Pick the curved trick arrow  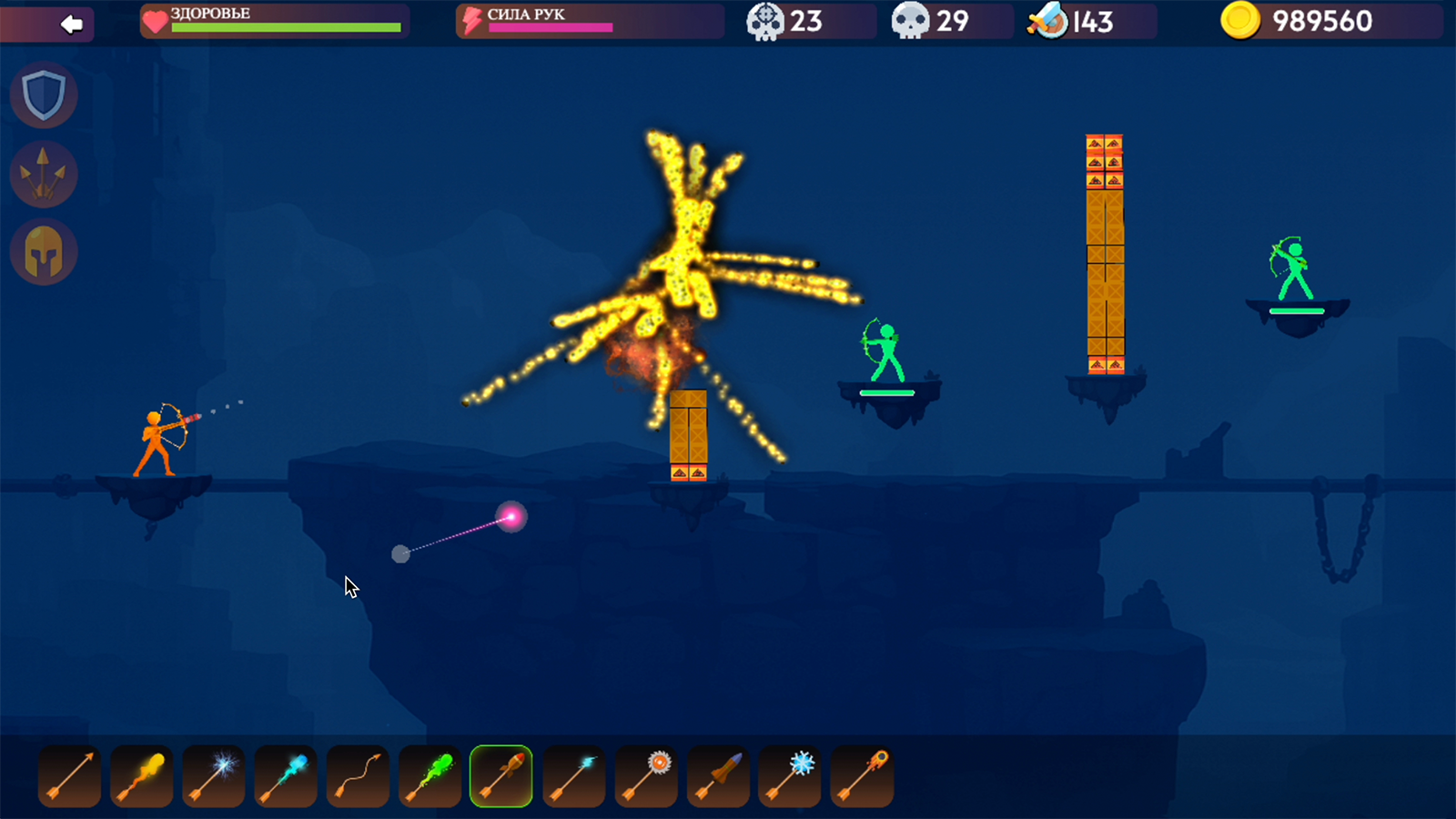357,775
